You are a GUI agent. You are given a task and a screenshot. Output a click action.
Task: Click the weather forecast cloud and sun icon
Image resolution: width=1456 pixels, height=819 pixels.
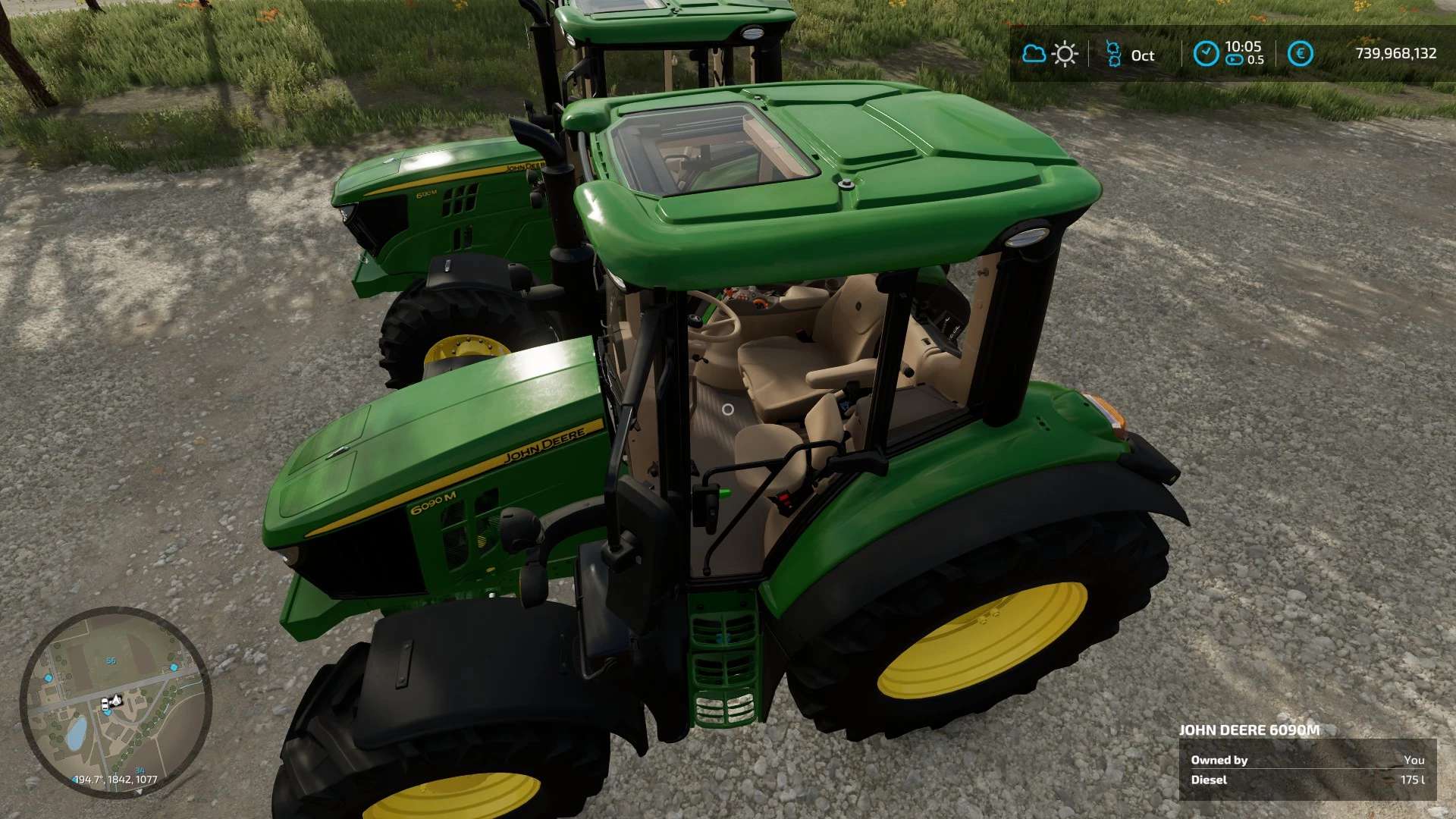pos(1050,54)
